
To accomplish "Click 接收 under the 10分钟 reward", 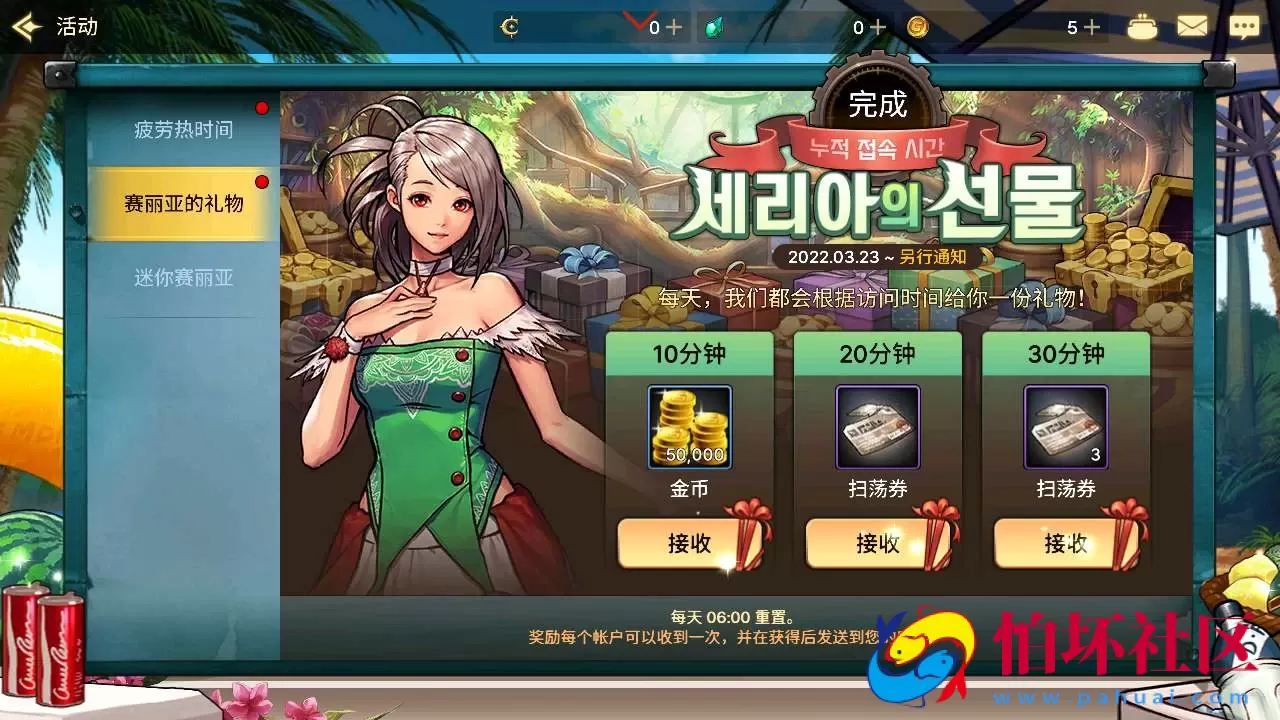I will point(690,545).
